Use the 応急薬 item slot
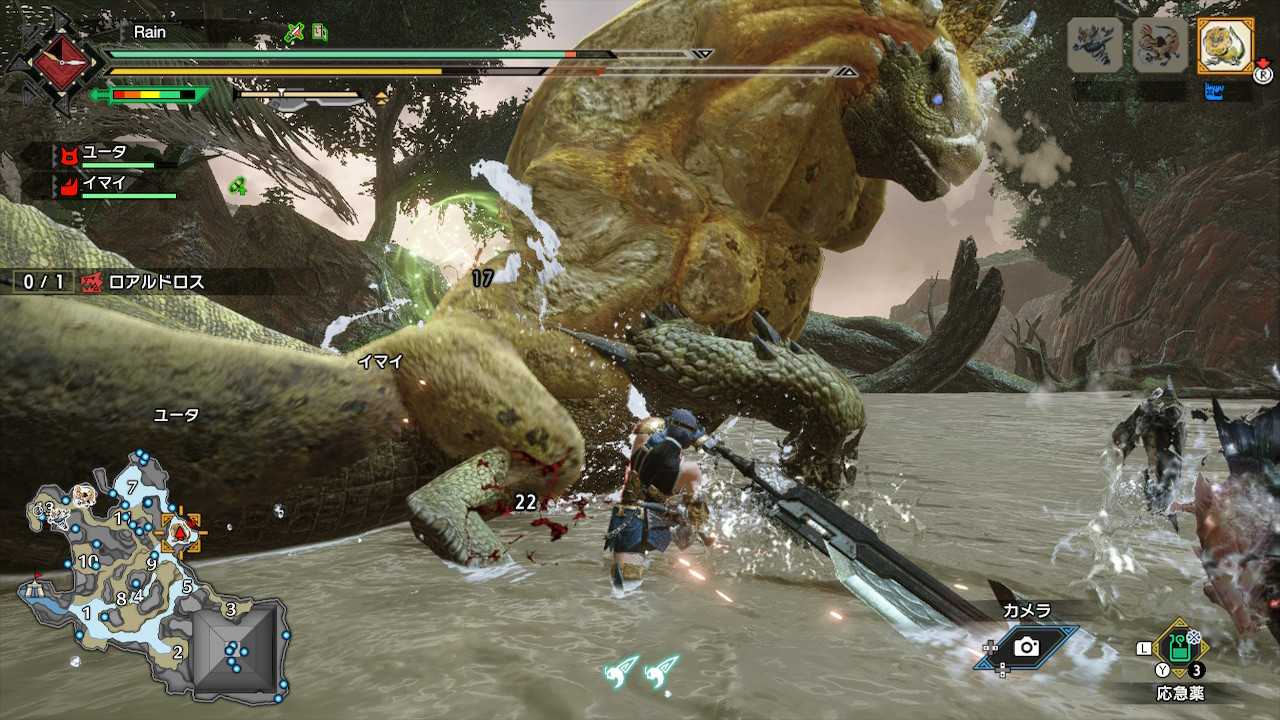Image resolution: width=1280 pixels, height=720 pixels. 1180,649
